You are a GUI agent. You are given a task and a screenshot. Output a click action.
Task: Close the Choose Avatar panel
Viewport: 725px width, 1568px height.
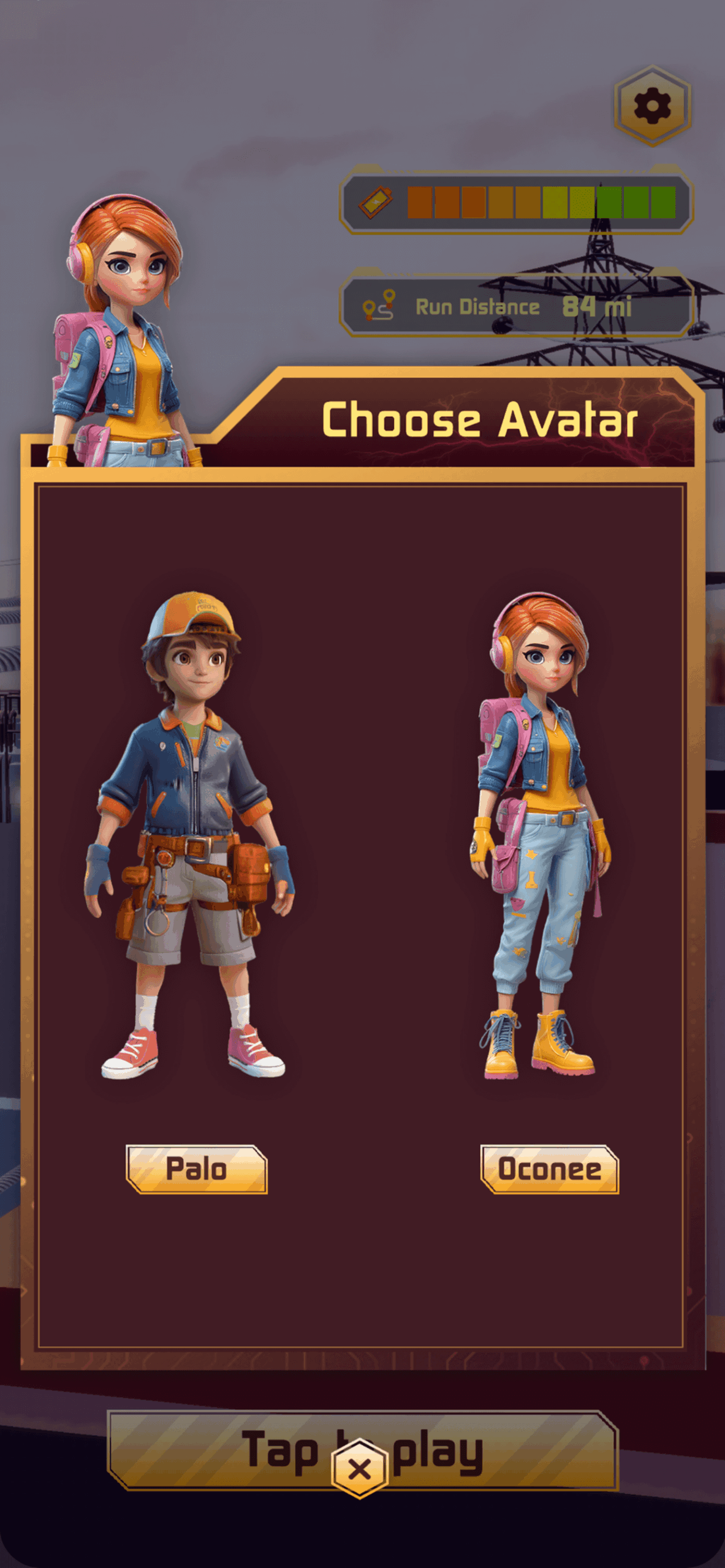point(360,1469)
